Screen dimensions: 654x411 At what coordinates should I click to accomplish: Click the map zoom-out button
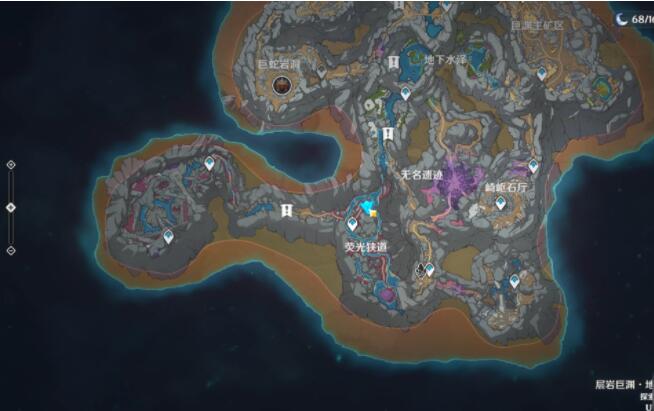11,250
